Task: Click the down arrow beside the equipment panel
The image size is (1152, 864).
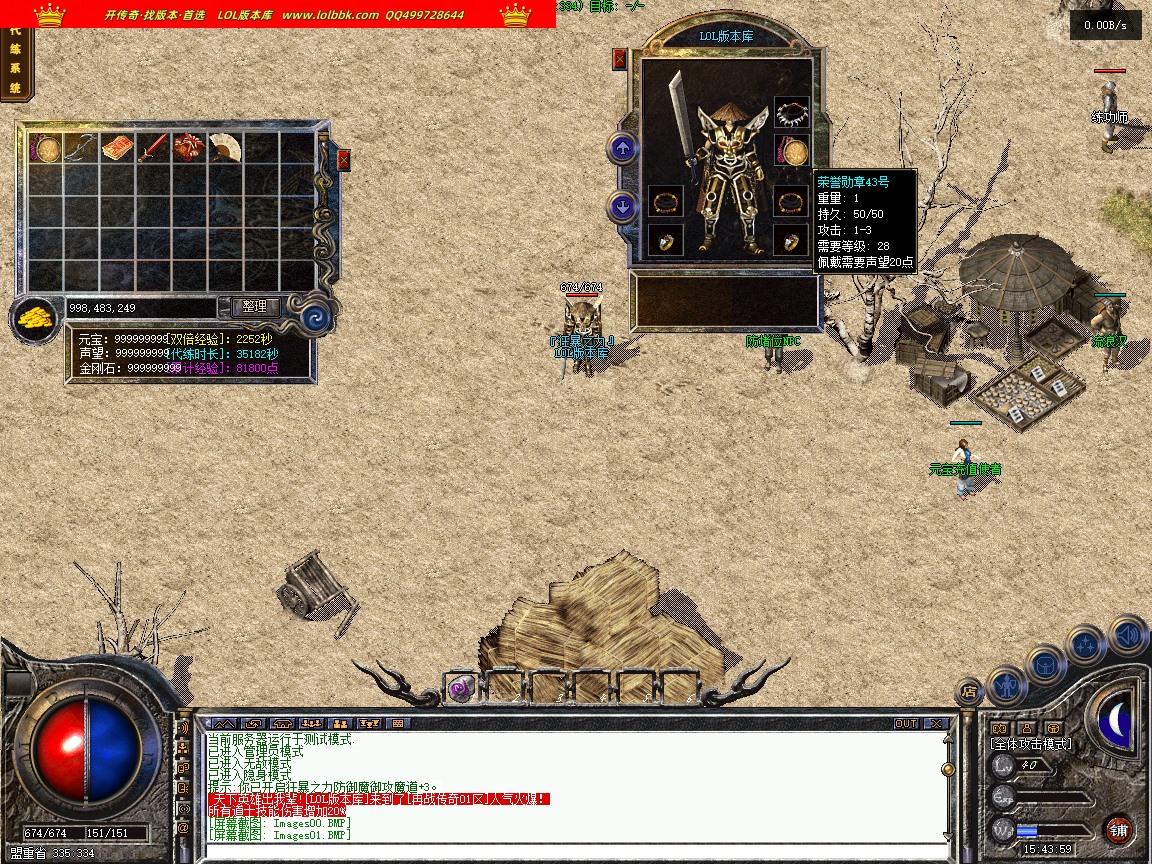Action: tap(623, 207)
